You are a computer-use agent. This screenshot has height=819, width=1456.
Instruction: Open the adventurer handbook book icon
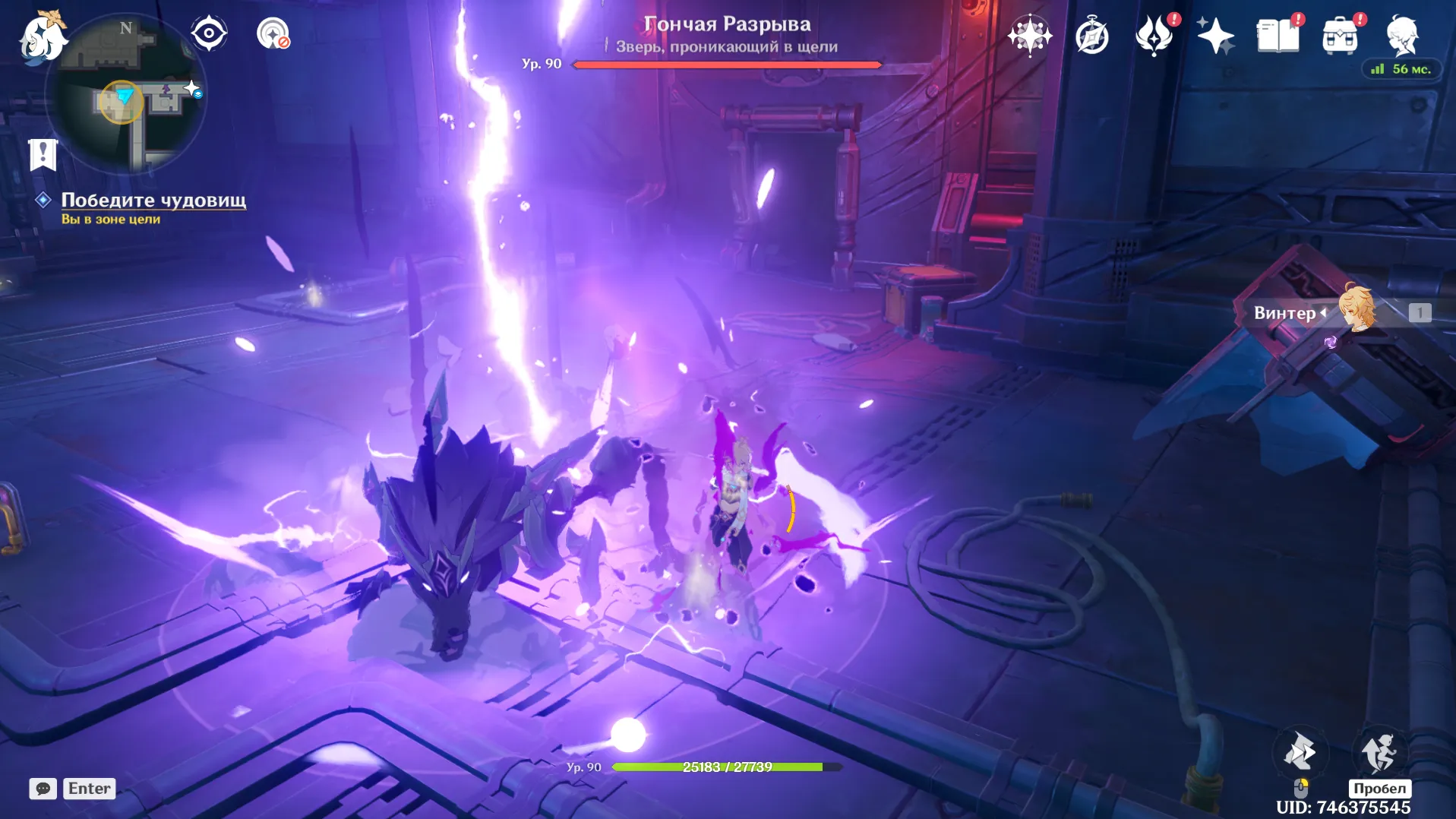click(x=1278, y=36)
